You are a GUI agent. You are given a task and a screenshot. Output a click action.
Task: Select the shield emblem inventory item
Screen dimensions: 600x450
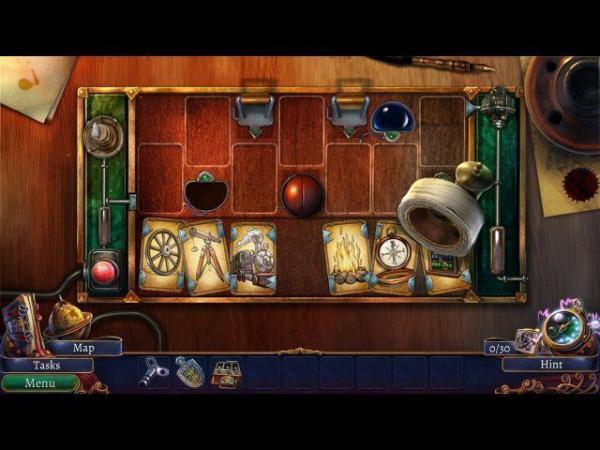(x=191, y=371)
